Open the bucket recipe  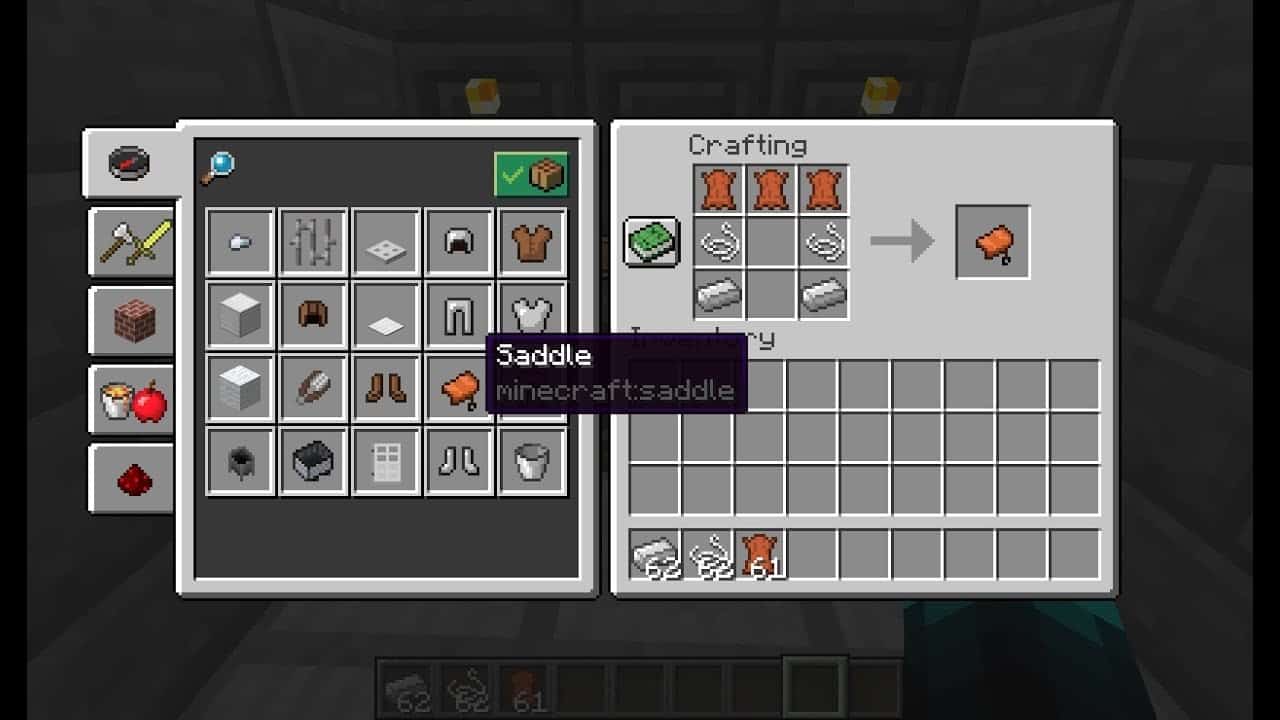[x=532, y=460]
